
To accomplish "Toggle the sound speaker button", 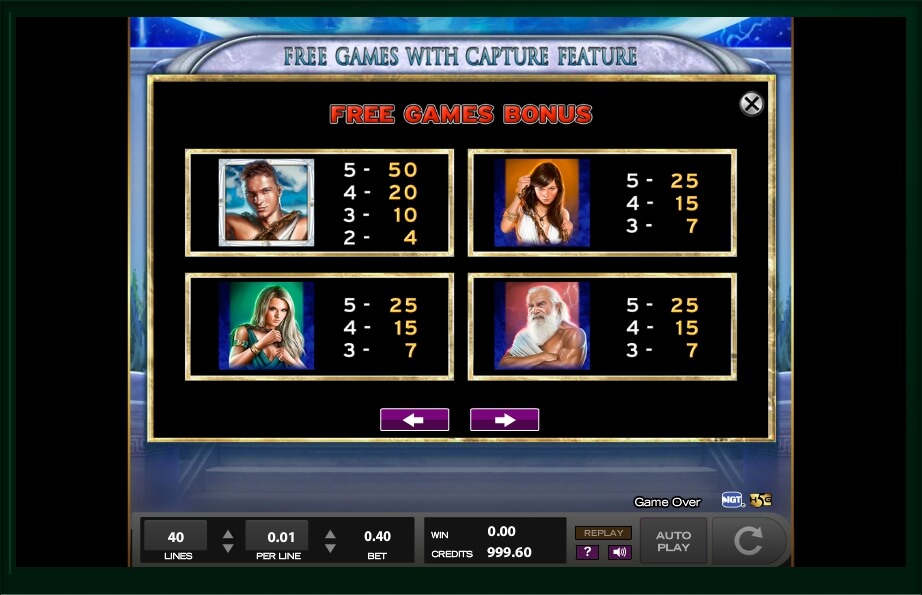I will pyautogui.click(x=619, y=552).
